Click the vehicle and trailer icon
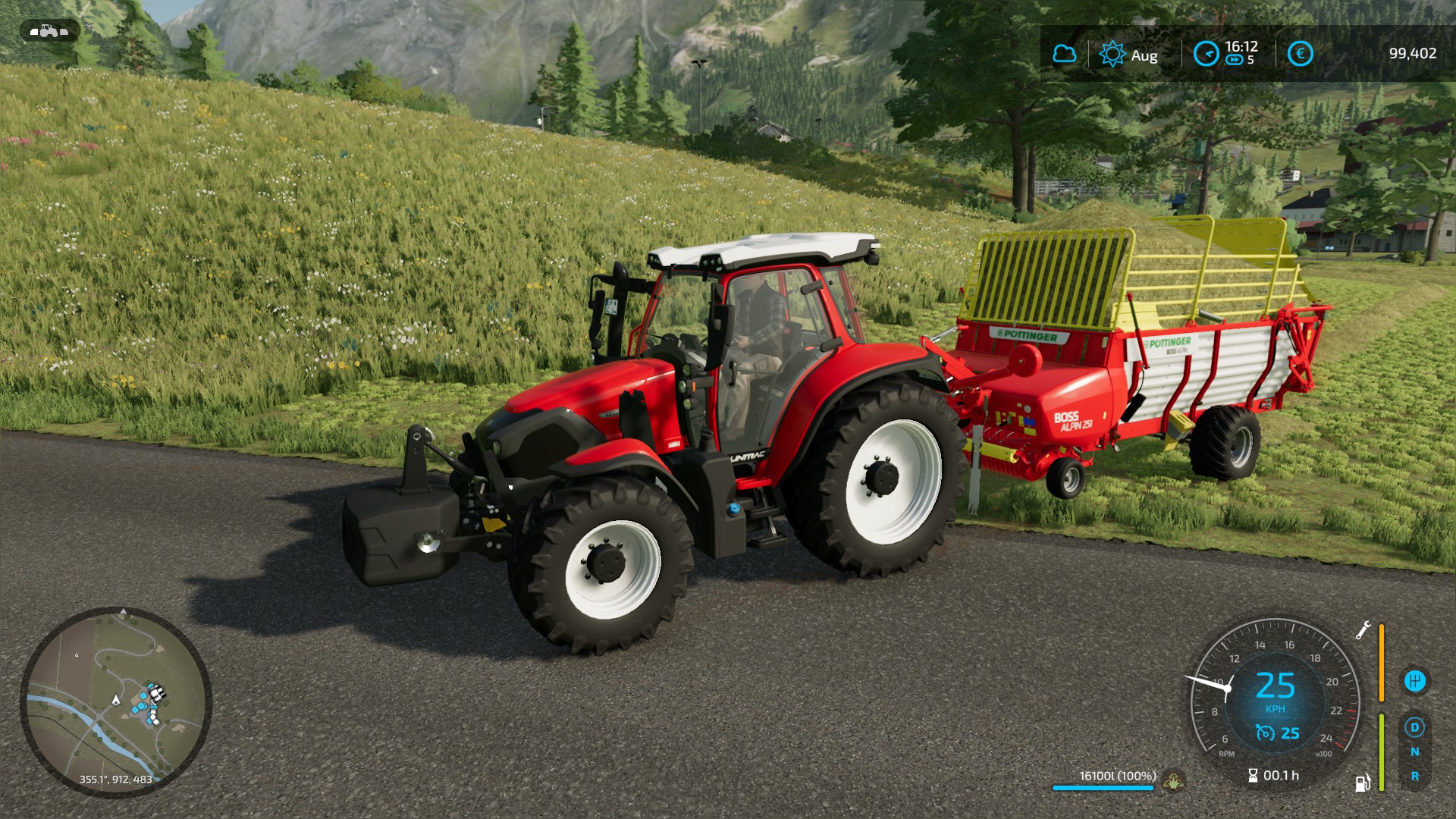The width and height of the screenshot is (1456, 819). click(x=49, y=31)
